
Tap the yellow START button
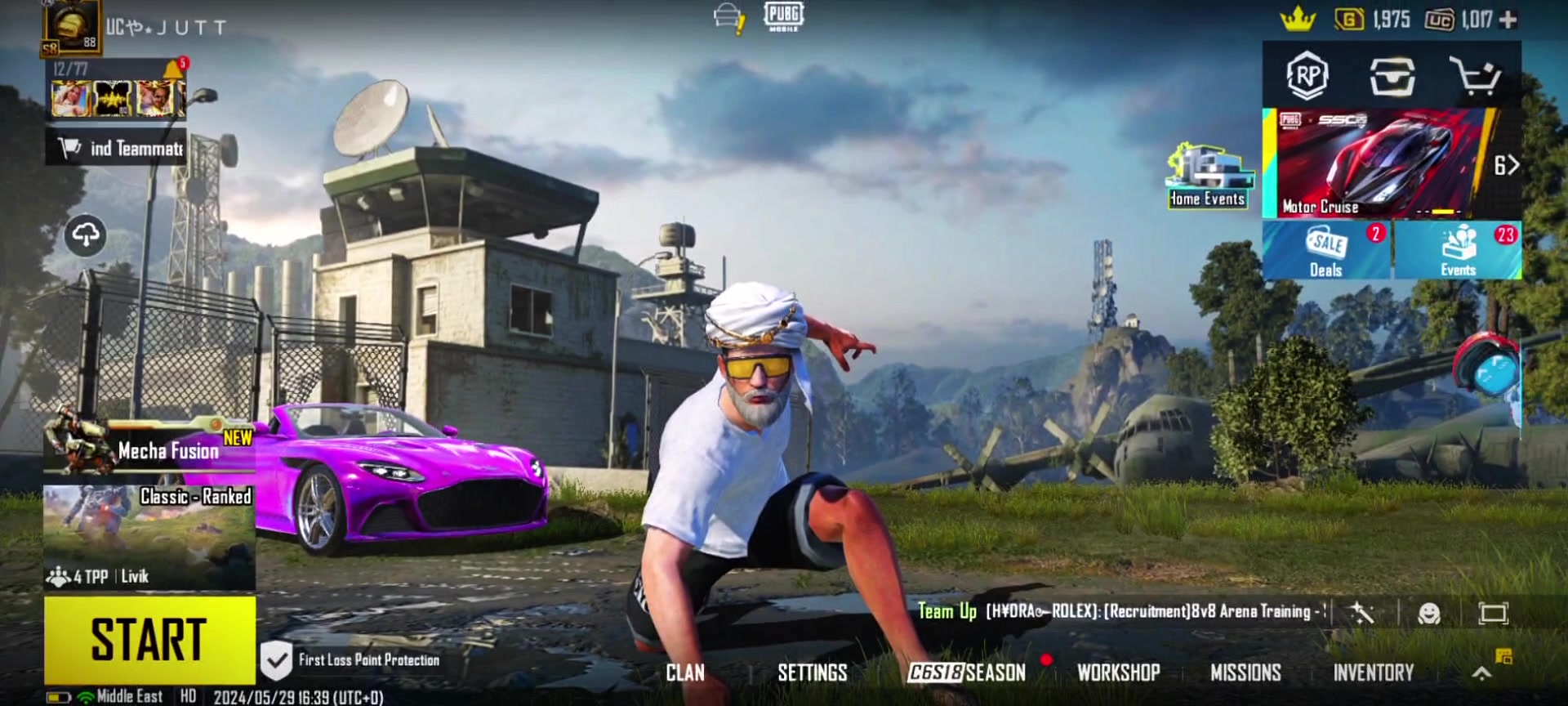(x=149, y=639)
